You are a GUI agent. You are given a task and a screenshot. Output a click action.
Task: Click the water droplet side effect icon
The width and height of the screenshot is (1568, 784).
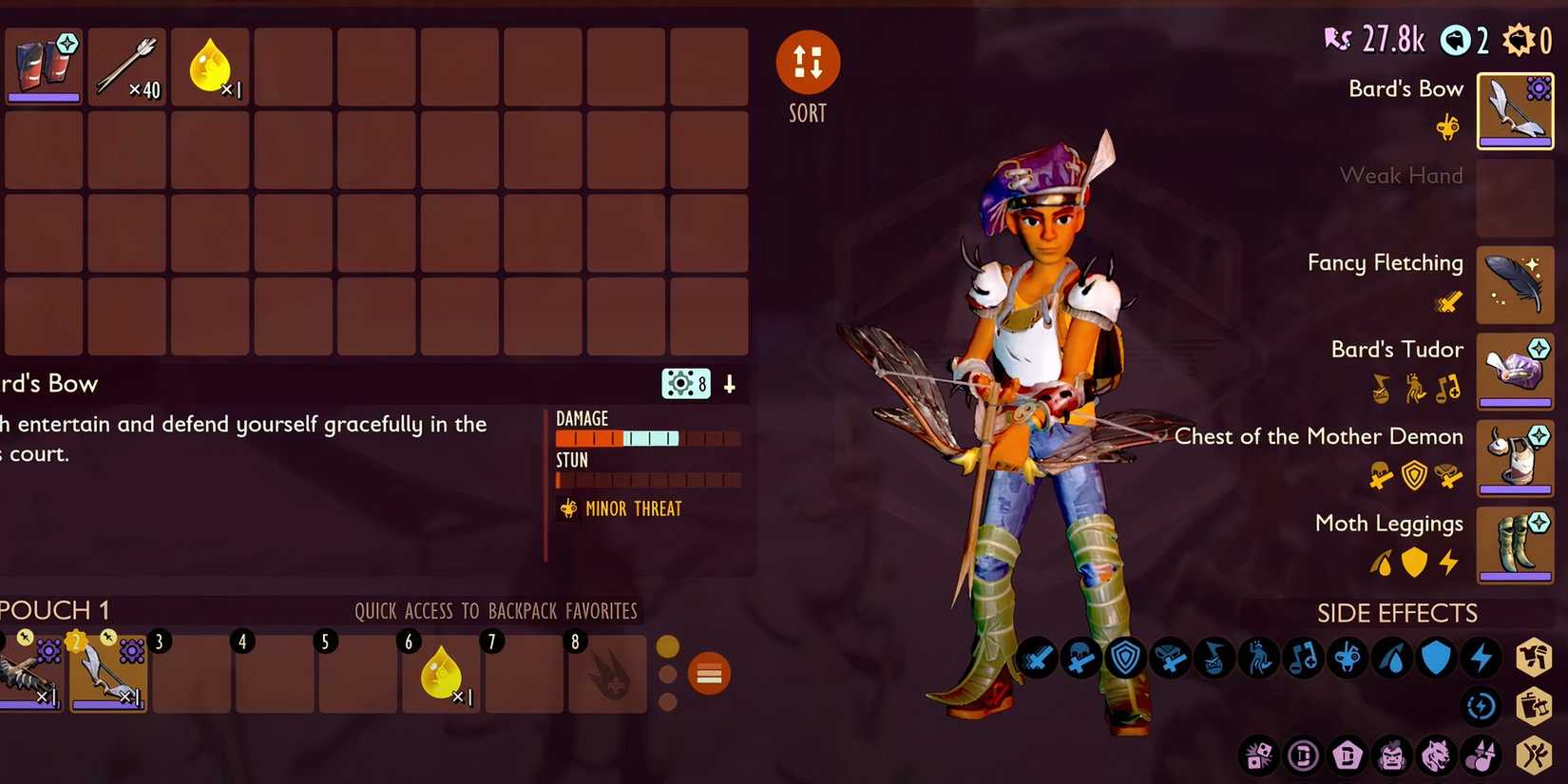pos(1392,658)
